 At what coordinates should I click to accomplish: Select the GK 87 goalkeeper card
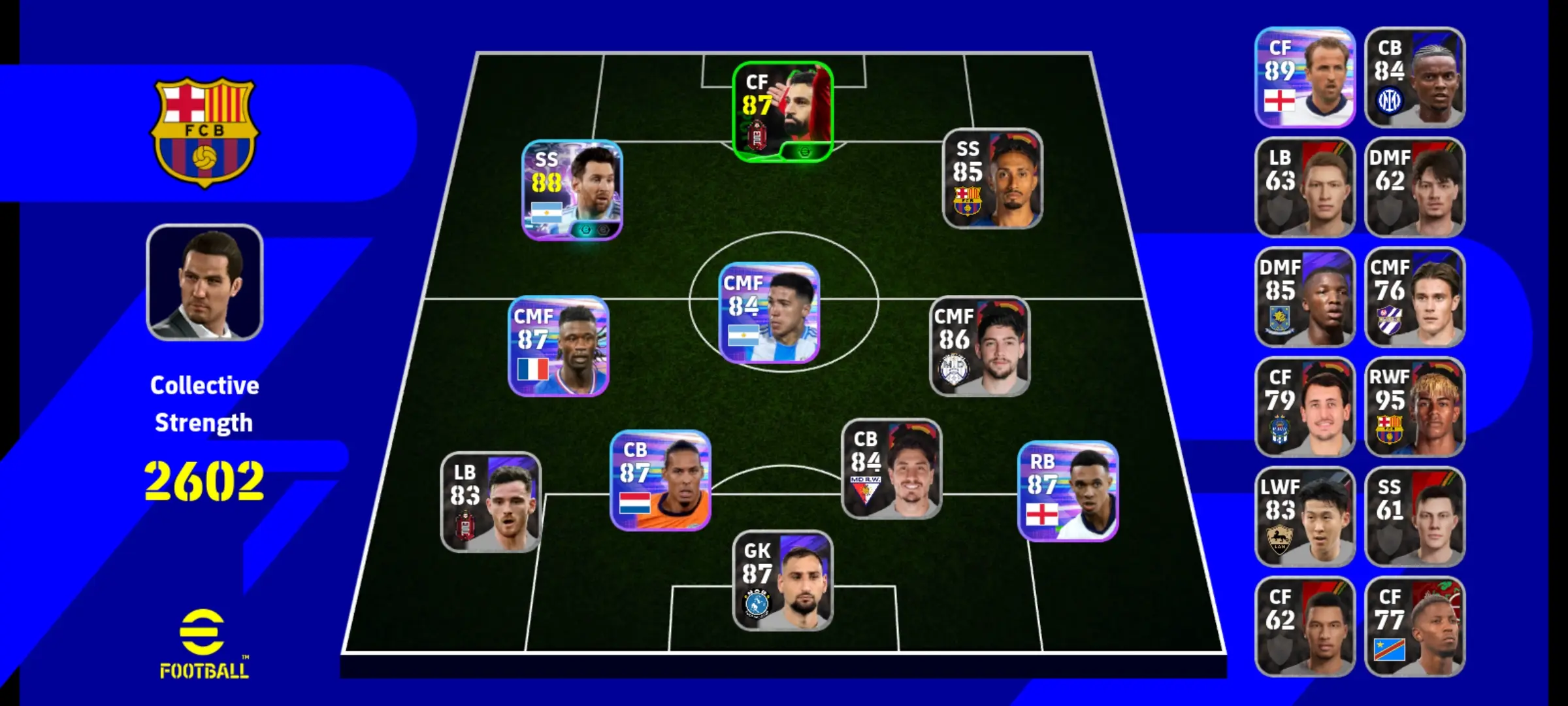pyautogui.click(x=782, y=580)
